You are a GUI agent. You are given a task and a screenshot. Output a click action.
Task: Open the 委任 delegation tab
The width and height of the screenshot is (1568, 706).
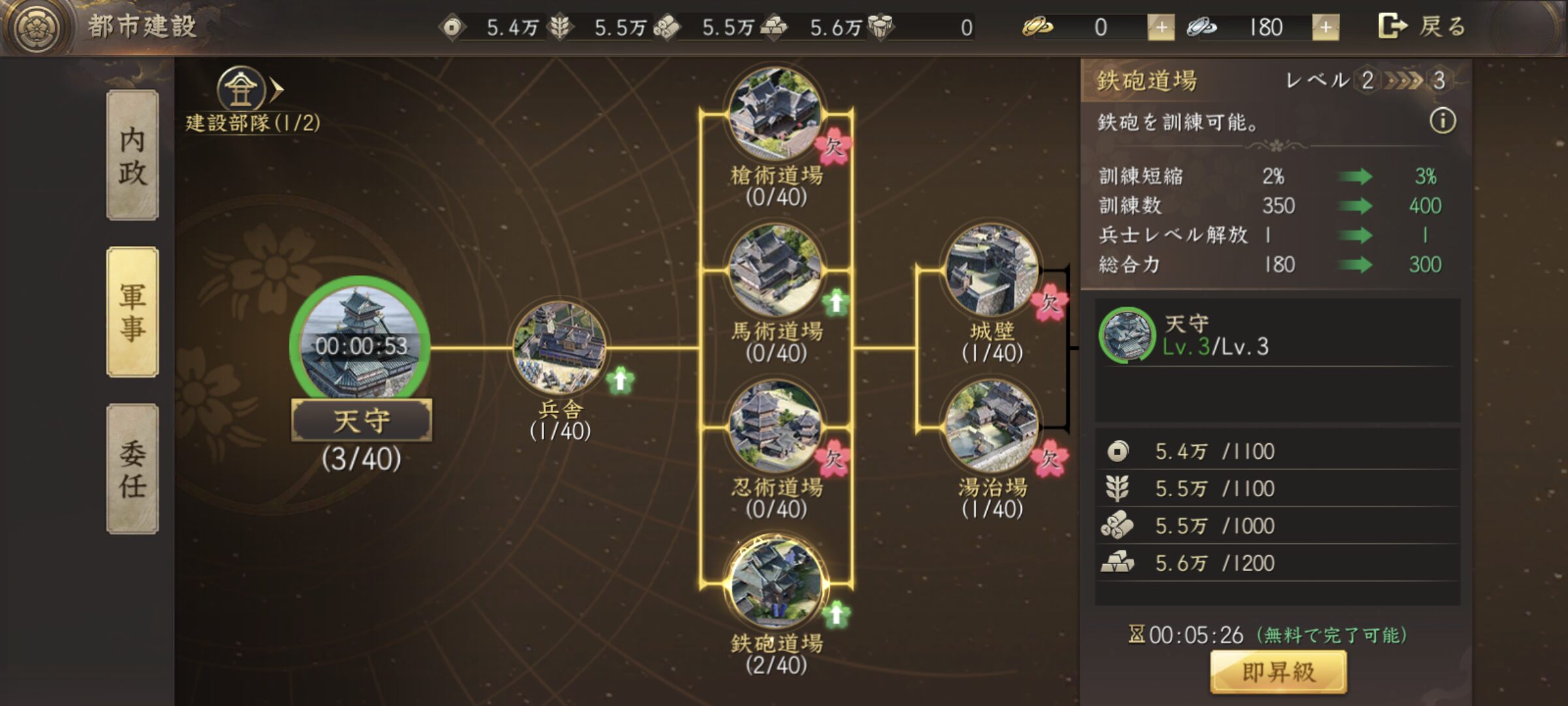pos(133,469)
